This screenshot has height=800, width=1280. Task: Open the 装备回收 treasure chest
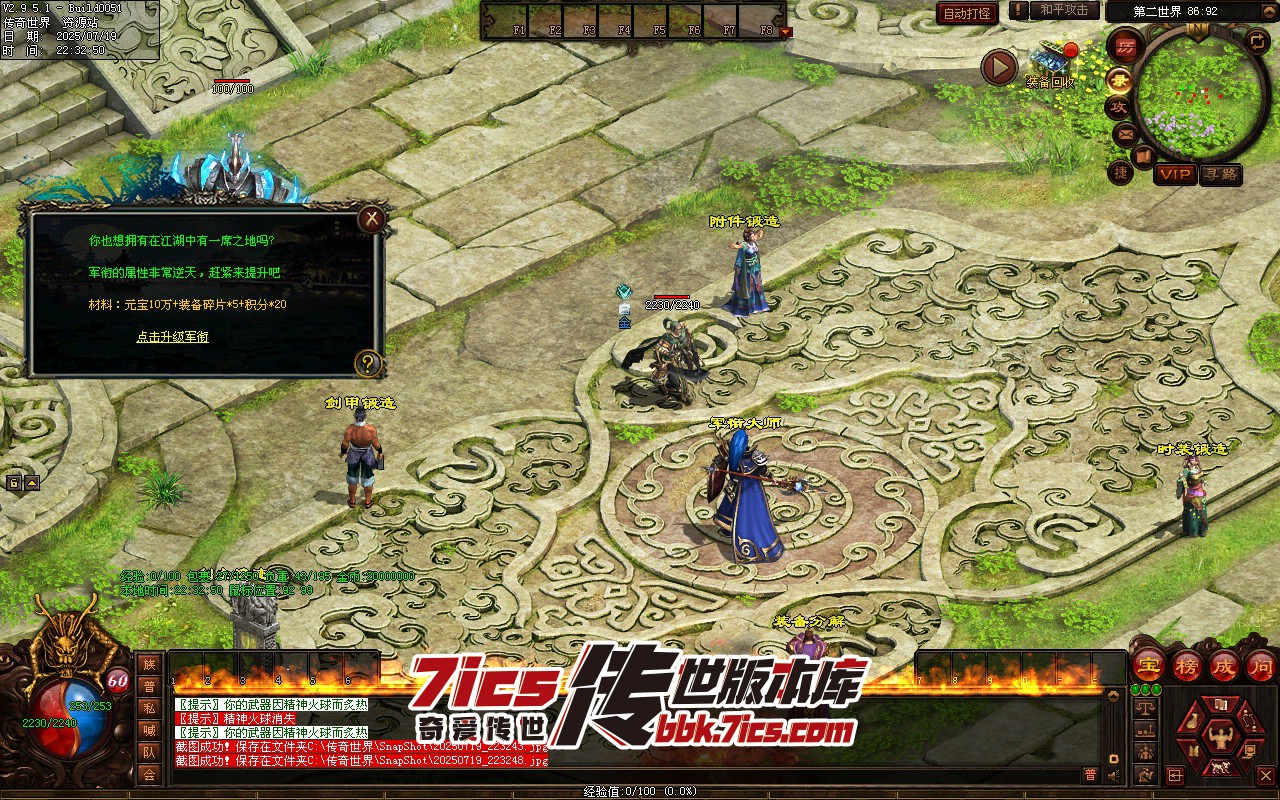pyautogui.click(x=1053, y=58)
